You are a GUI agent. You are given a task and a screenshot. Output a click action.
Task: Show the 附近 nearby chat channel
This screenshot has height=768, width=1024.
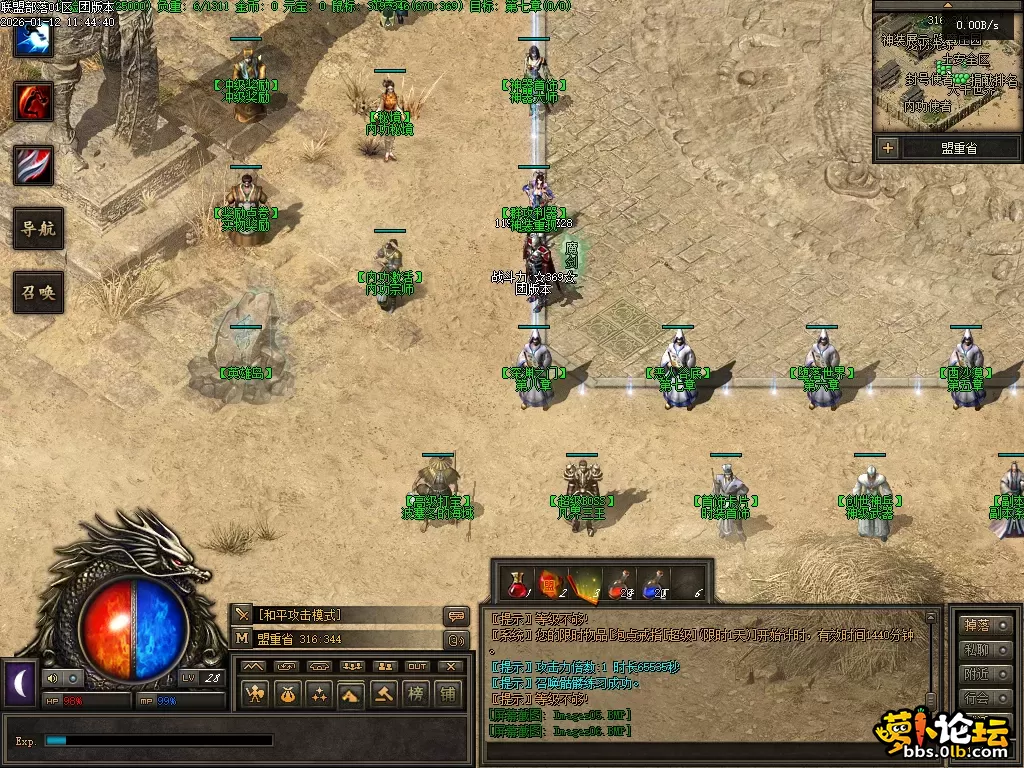(975, 673)
